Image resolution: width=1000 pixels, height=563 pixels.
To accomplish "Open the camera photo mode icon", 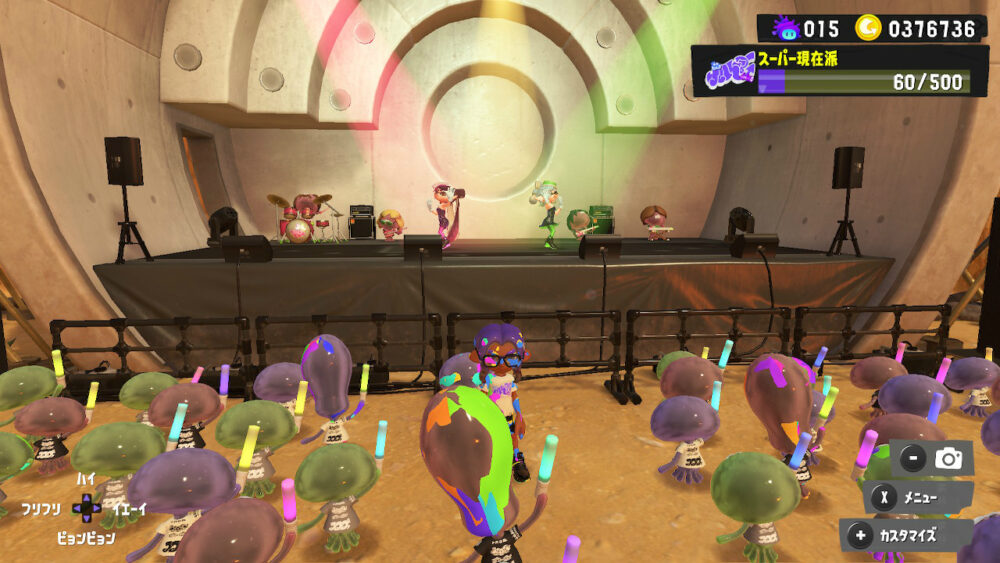I will tap(947, 459).
